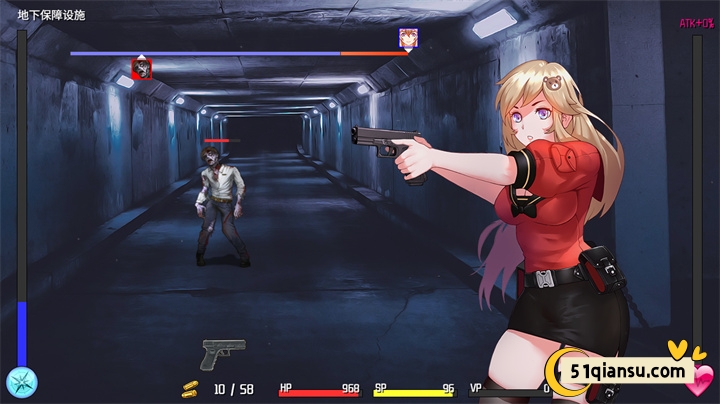The width and height of the screenshot is (720, 404).
Task: Click the girl portrait progress marker
Action: click(x=408, y=39)
